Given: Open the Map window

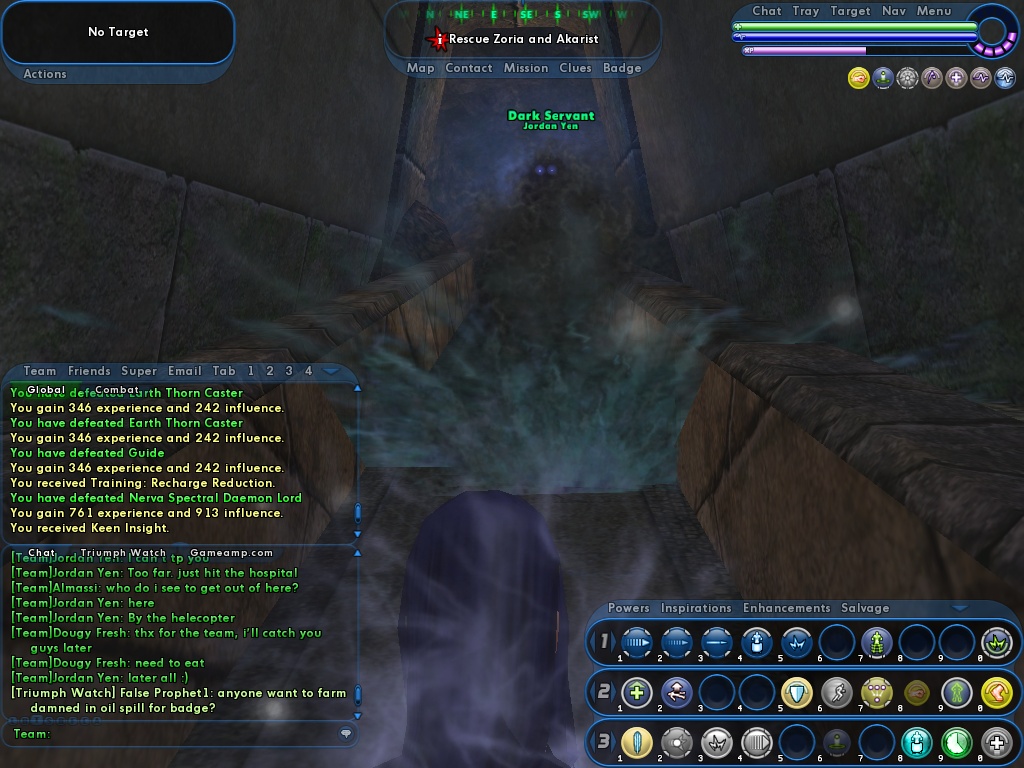Looking at the screenshot, I should (420, 68).
